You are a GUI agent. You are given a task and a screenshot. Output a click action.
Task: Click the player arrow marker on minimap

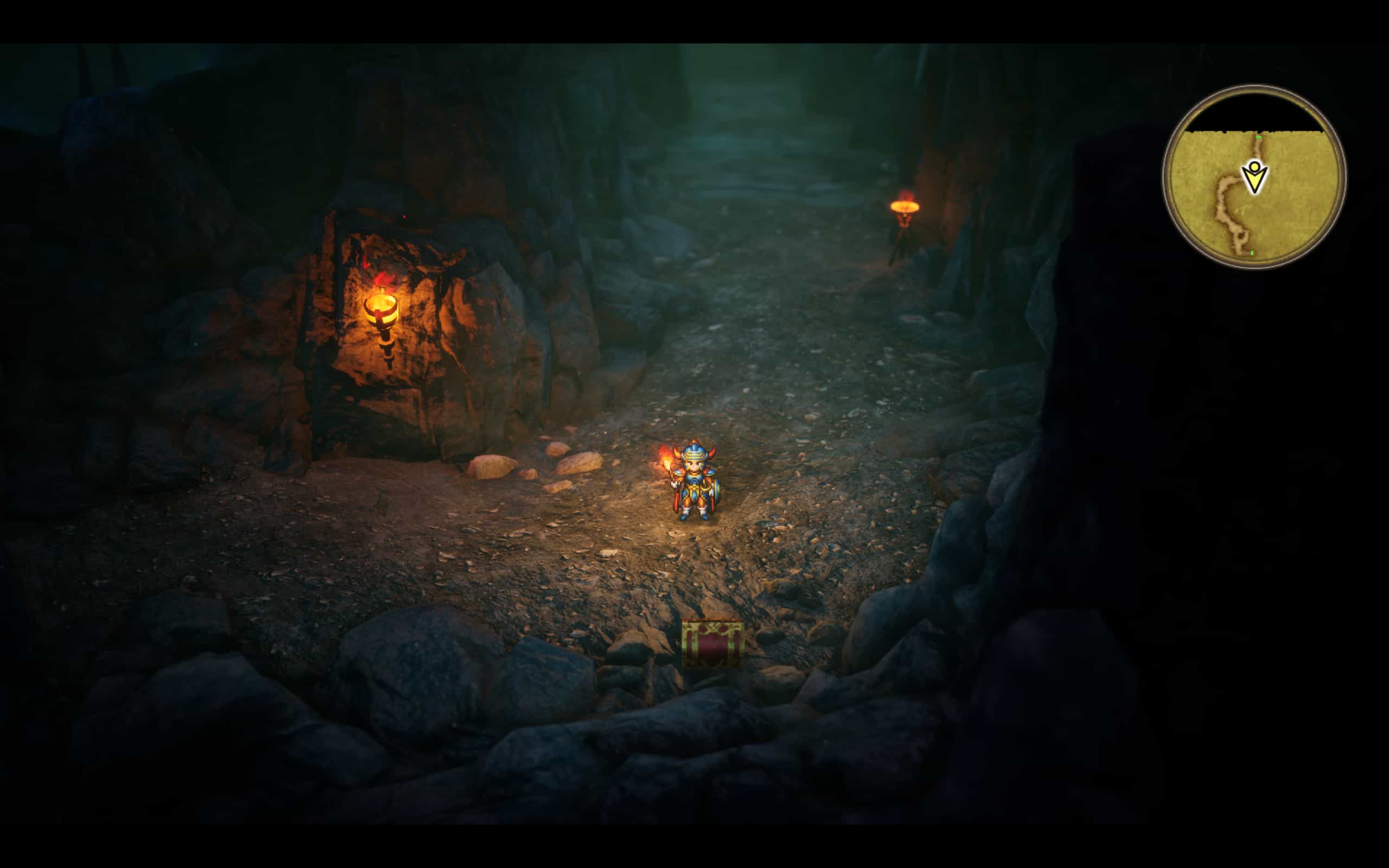[x=1254, y=178]
